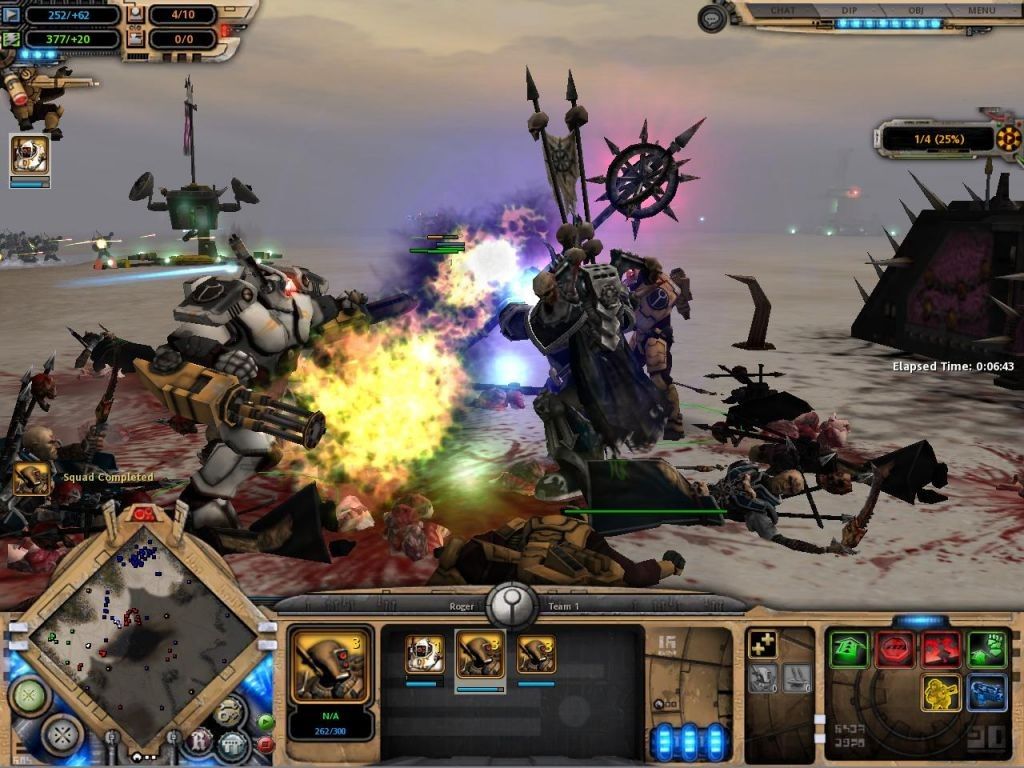This screenshot has width=1024, height=768.
Task: Click the green fist melee stance button
Action: point(987,650)
